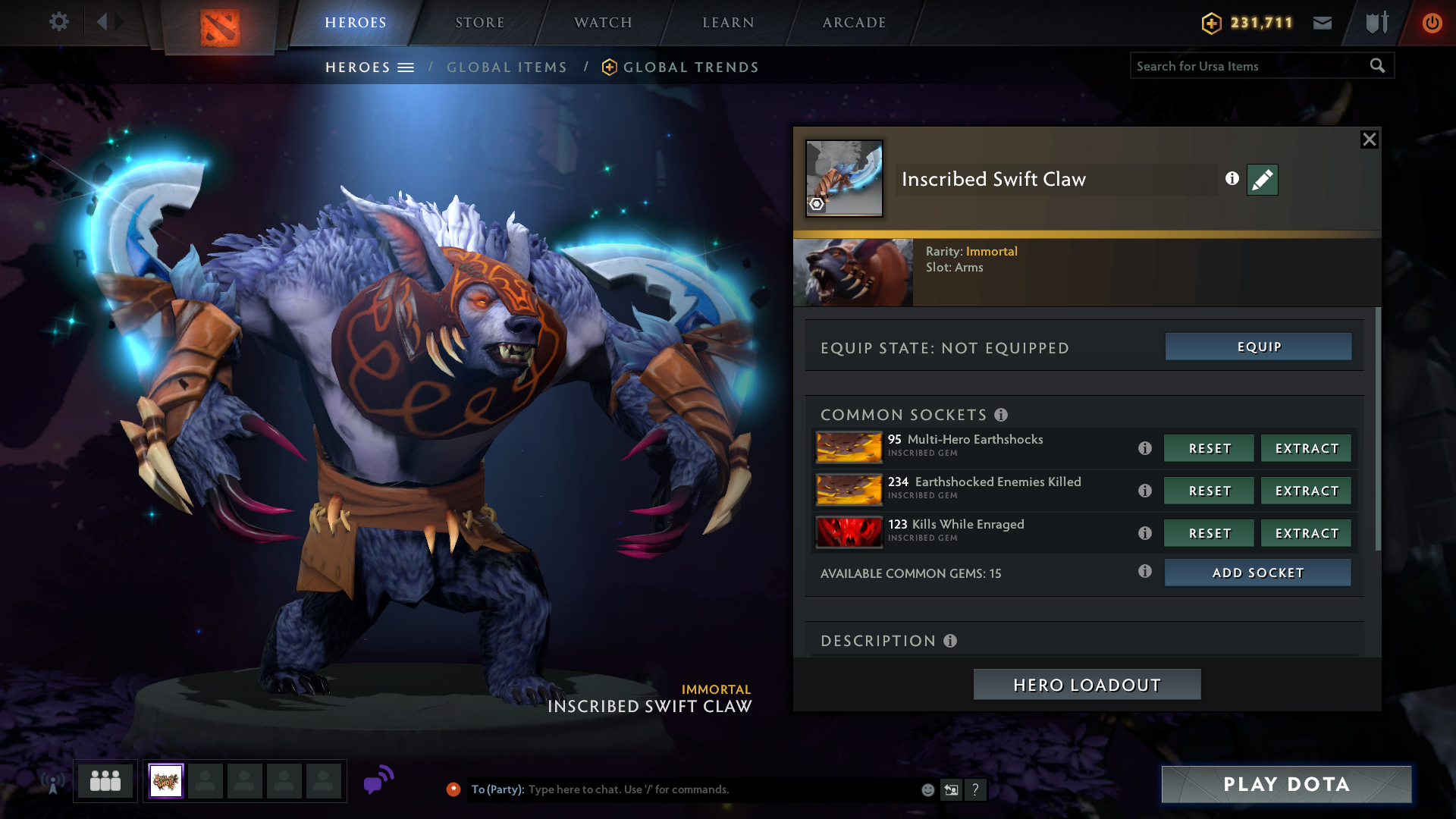Open the Watch tab
Image resolution: width=1456 pixels, height=819 pixels.
point(603,23)
